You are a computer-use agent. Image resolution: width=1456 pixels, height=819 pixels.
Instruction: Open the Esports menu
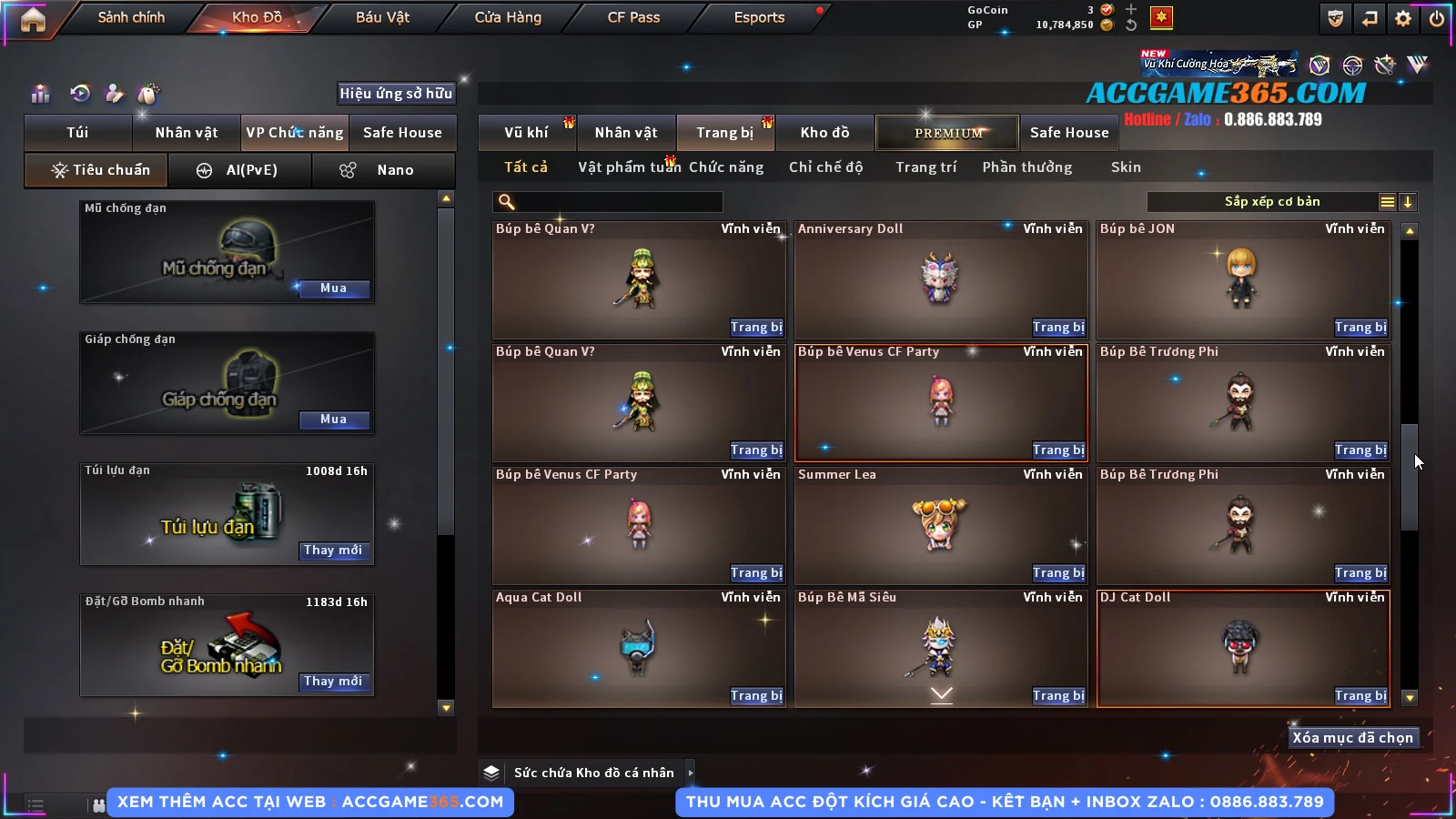759,17
